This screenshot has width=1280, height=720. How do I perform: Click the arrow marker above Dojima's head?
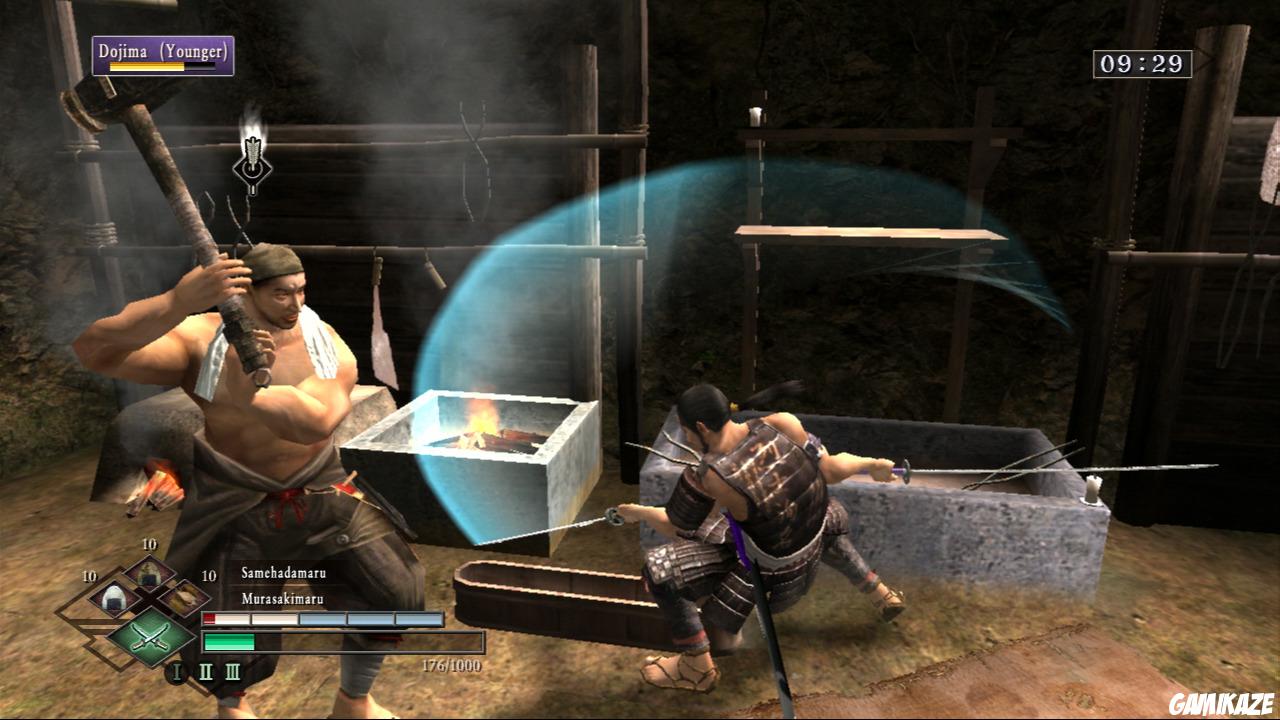(253, 163)
